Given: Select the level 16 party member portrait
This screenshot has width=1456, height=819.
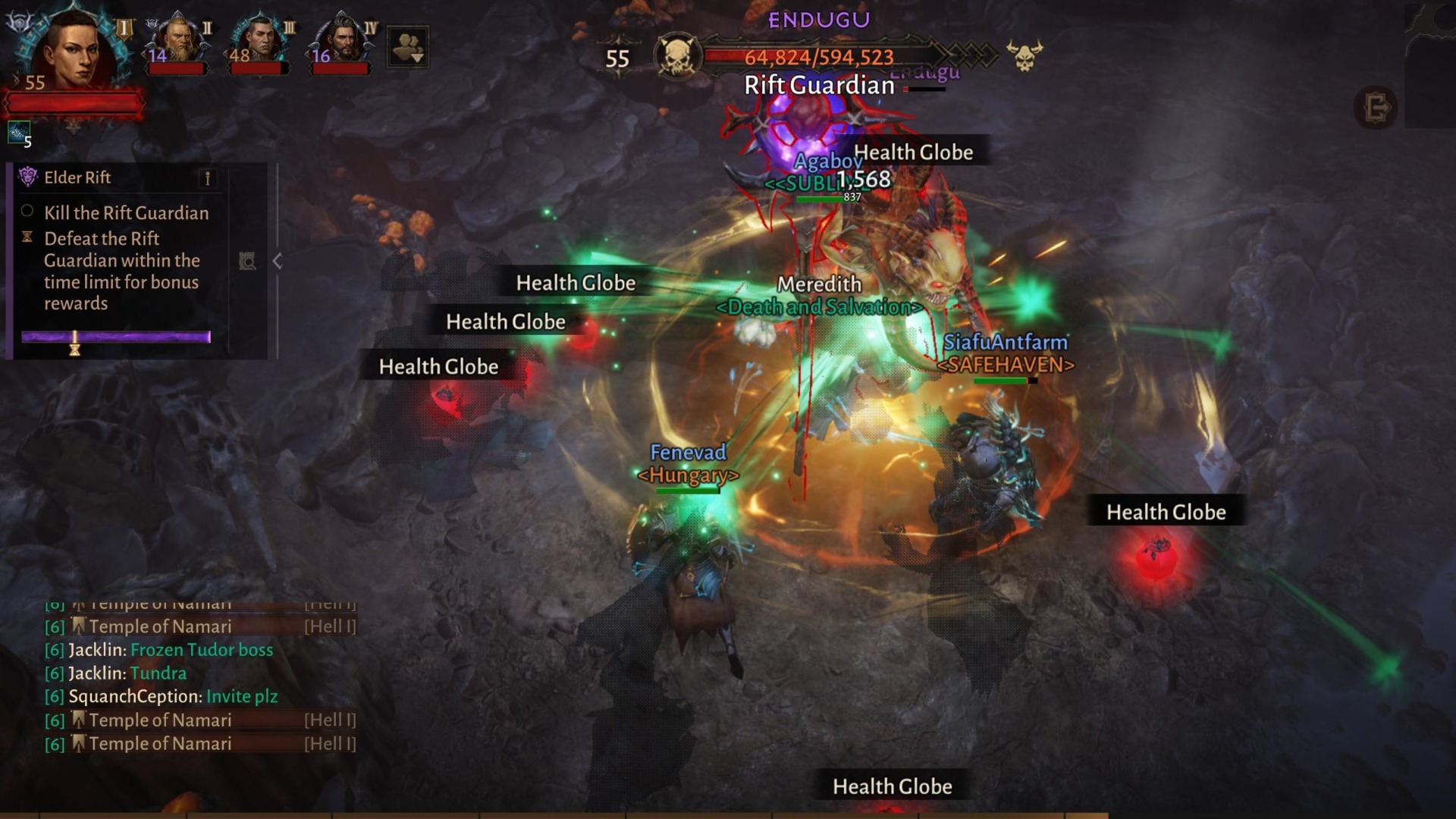Looking at the screenshot, I should coord(343,39).
